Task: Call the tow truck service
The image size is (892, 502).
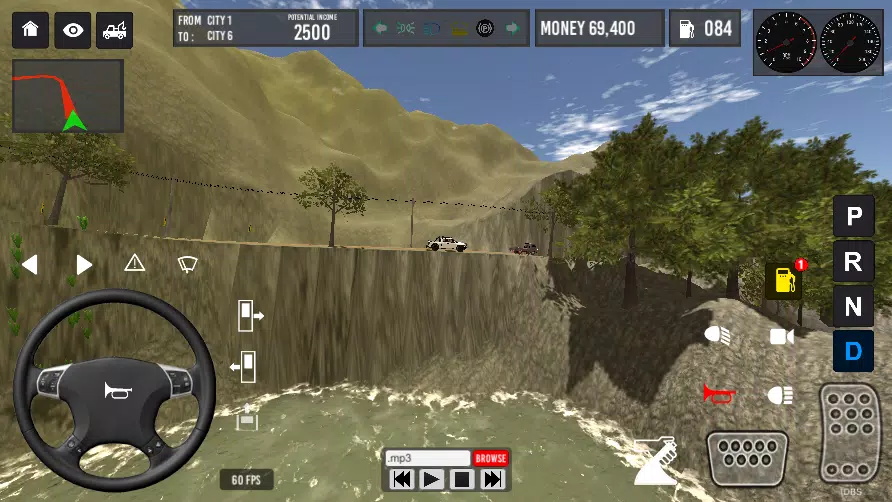Action: [x=115, y=30]
